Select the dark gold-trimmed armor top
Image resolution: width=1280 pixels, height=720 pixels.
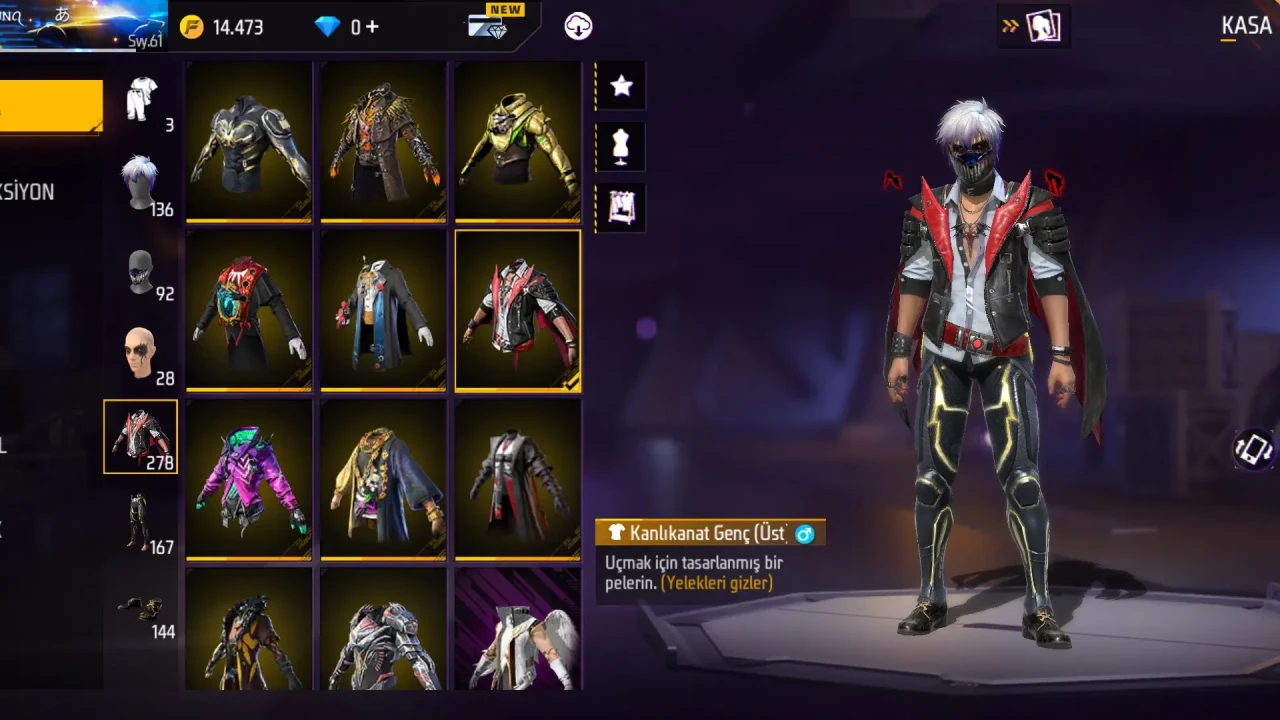[249, 141]
